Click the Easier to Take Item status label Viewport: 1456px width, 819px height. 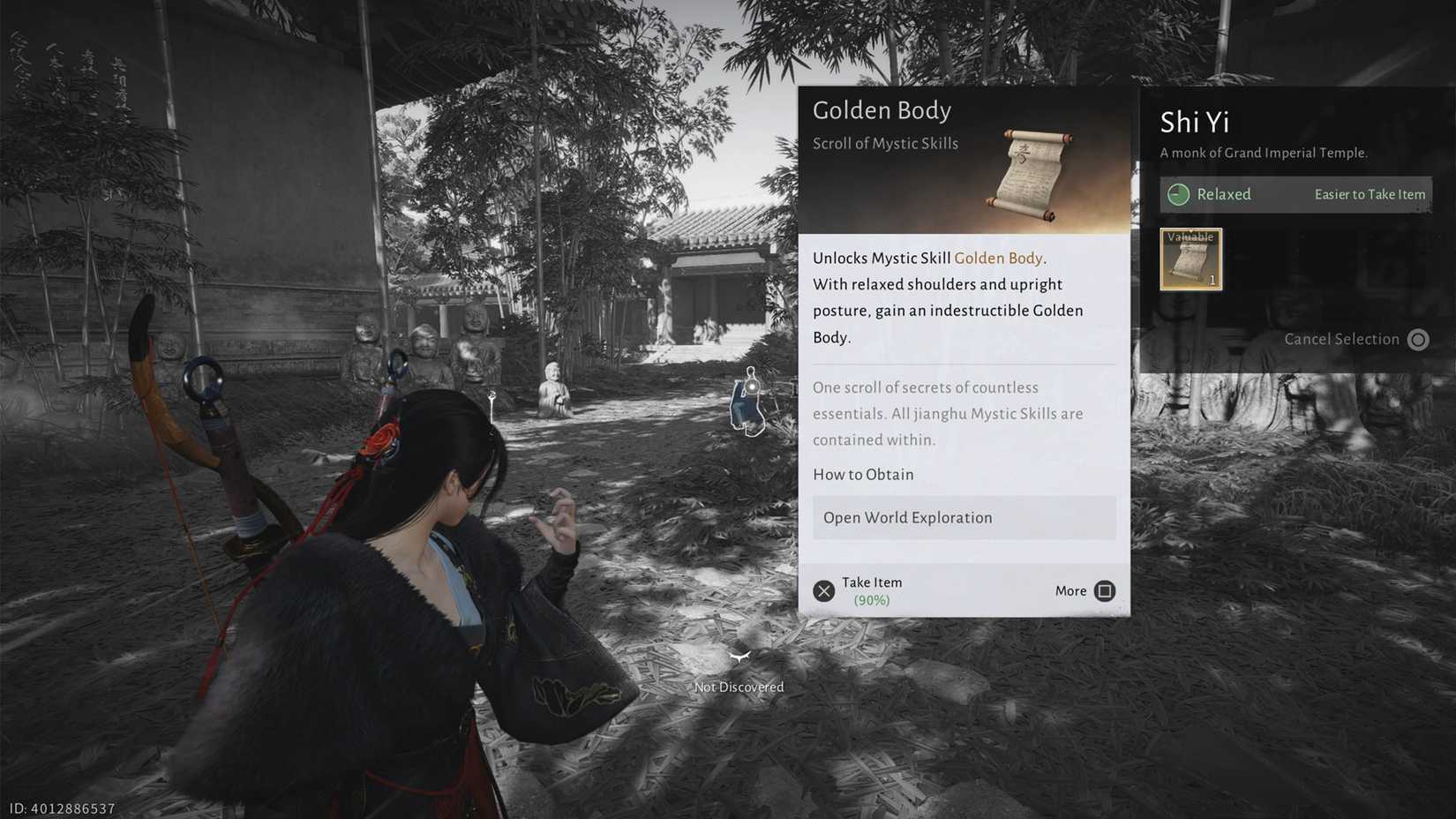click(1370, 194)
